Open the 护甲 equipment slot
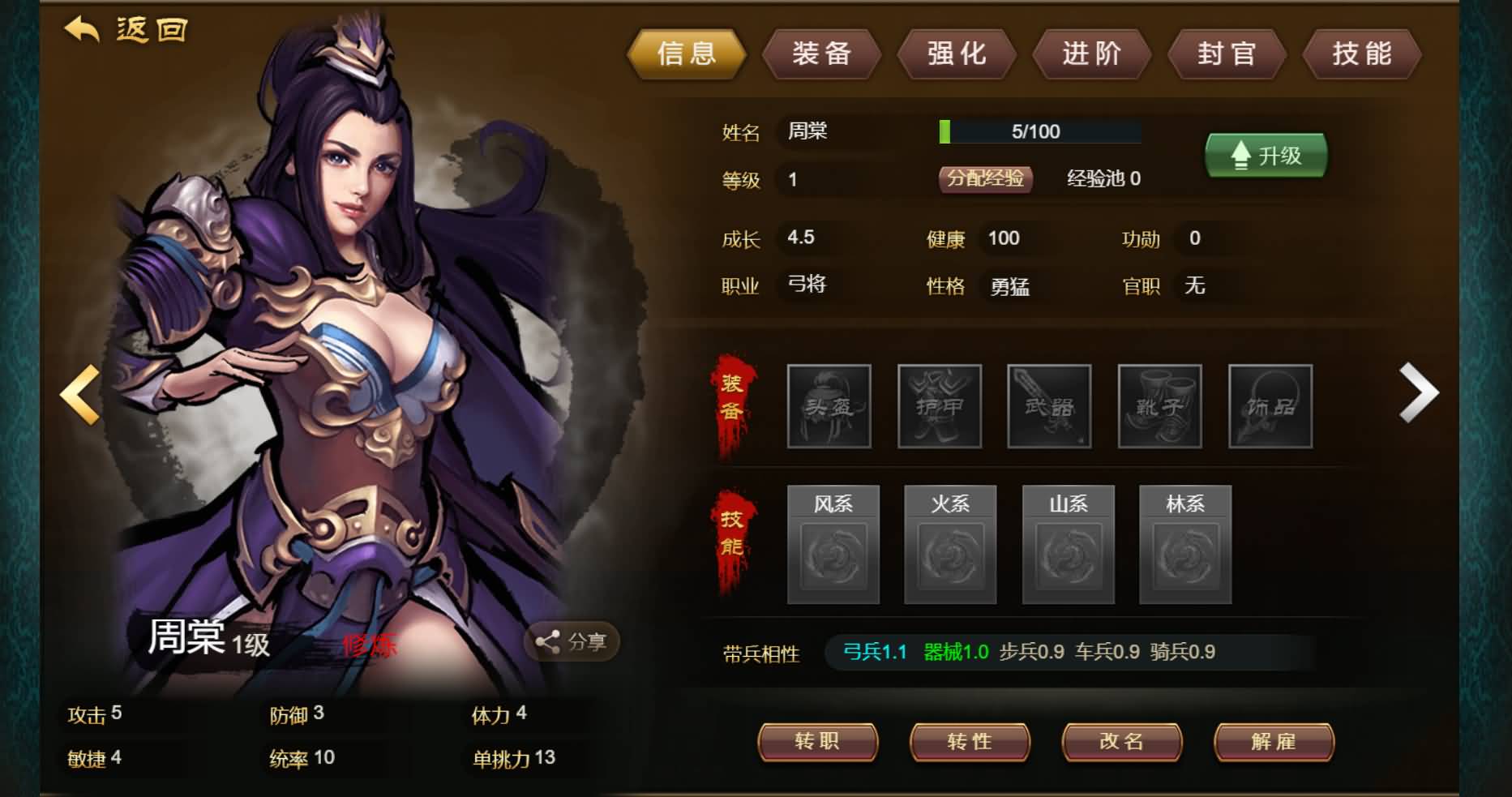Screen dimensions: 1512x797 point(939,406)
